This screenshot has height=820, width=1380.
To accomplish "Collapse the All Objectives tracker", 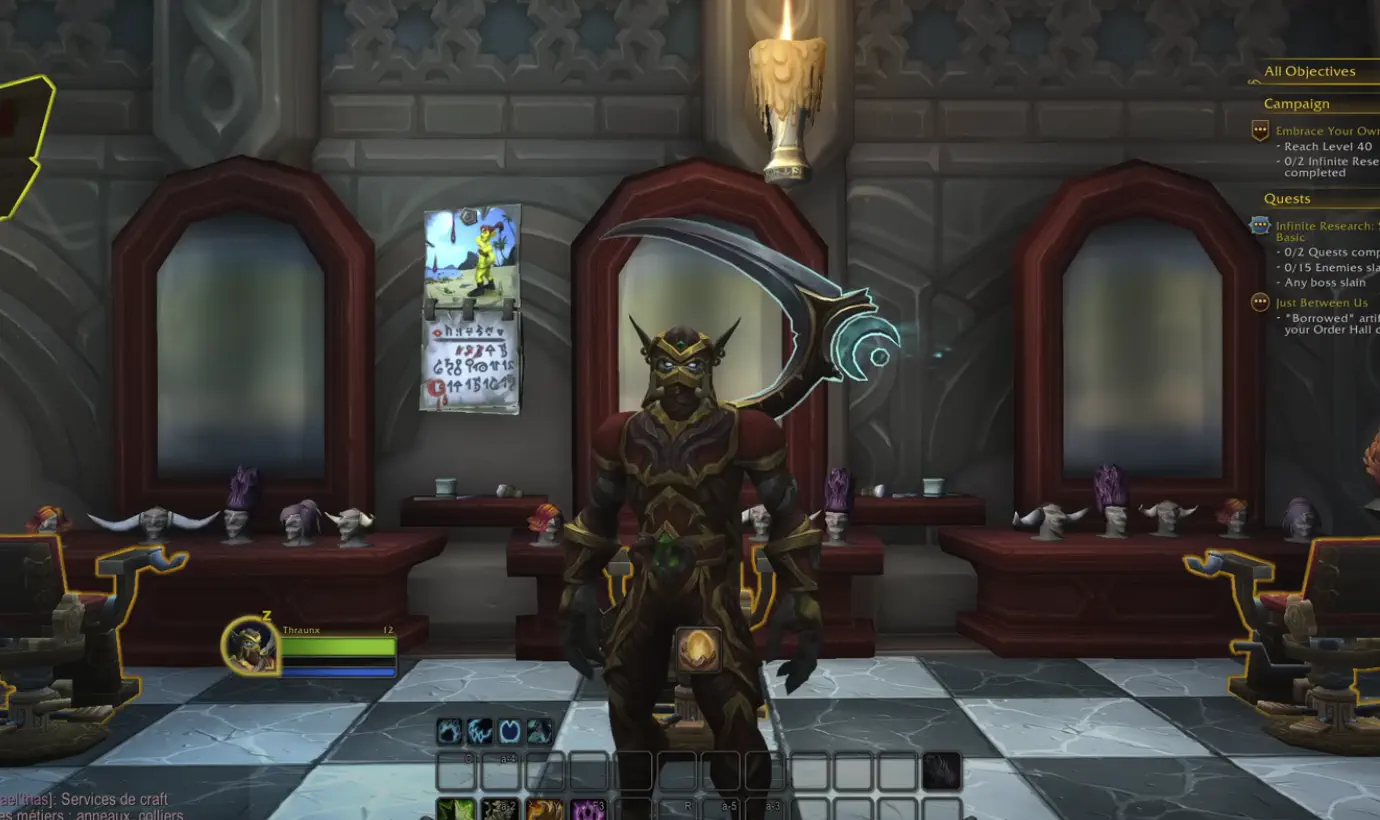I will (x=1310, y=71).
